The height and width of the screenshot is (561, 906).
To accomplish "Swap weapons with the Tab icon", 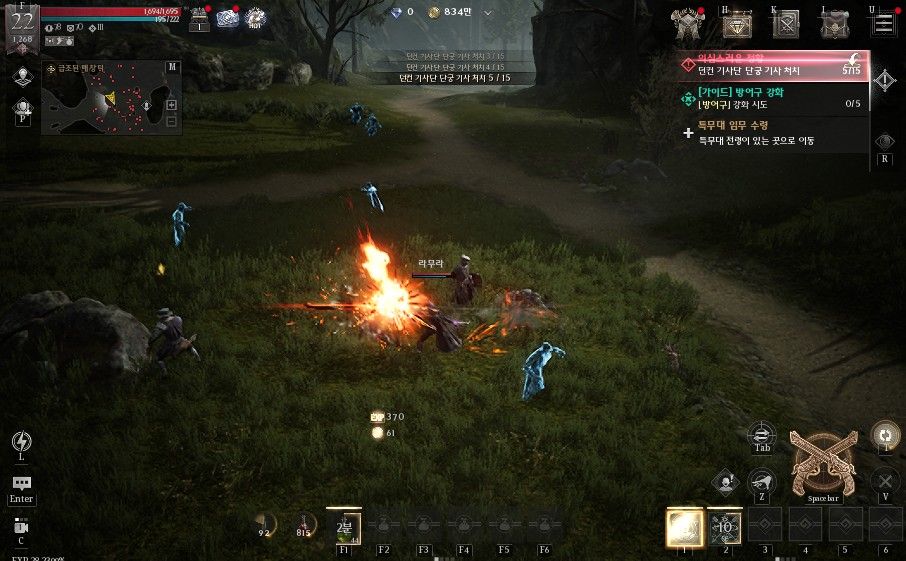I will (762, 434).
